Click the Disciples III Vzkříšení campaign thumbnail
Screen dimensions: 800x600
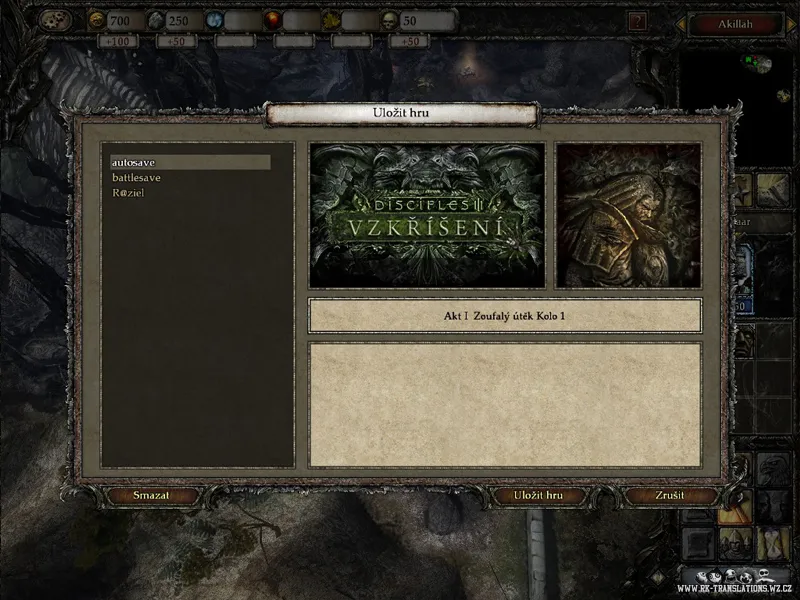pyautogui.click(x=427, y=214)
